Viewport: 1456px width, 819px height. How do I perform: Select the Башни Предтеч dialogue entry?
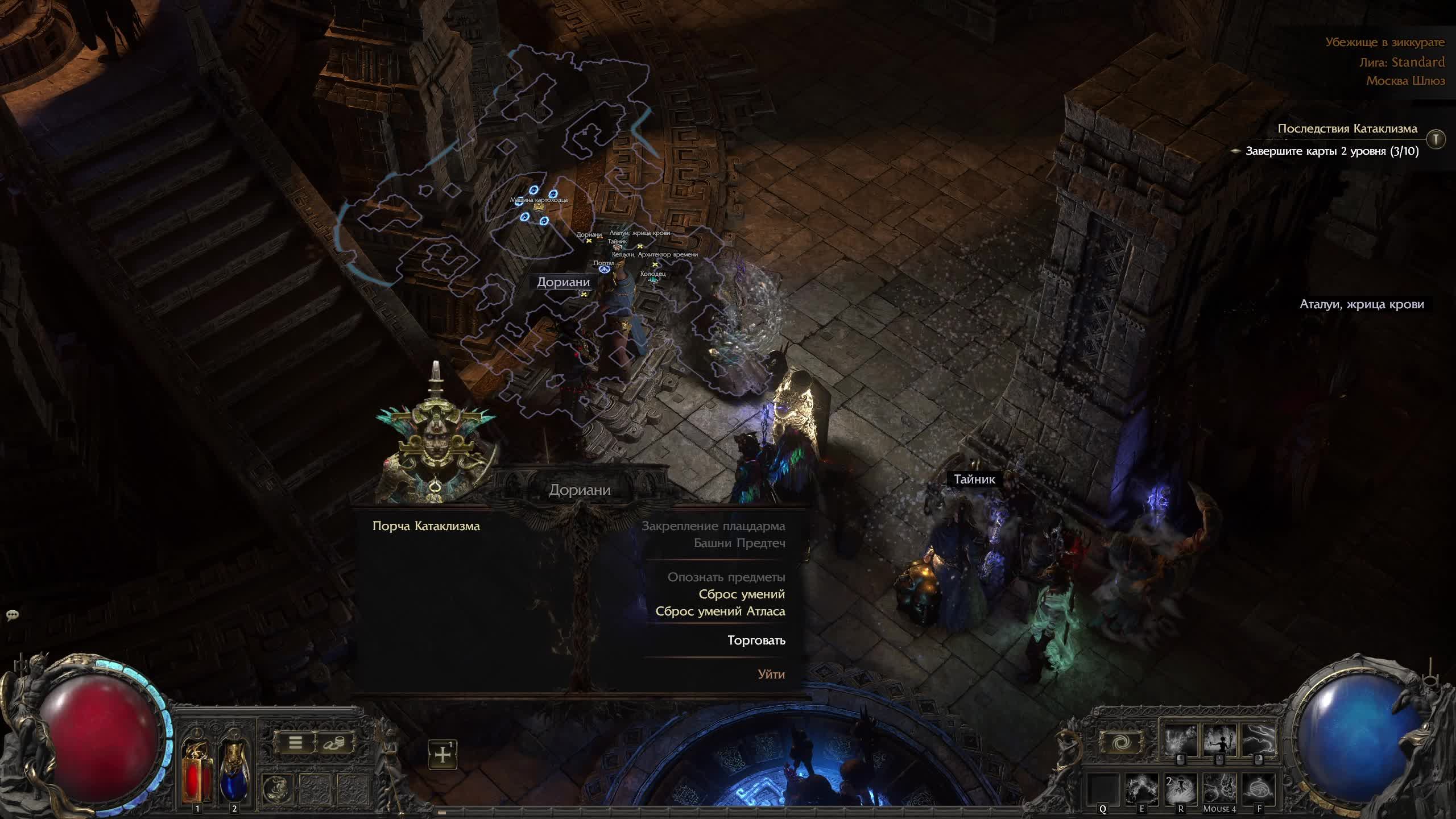[739, 543]
